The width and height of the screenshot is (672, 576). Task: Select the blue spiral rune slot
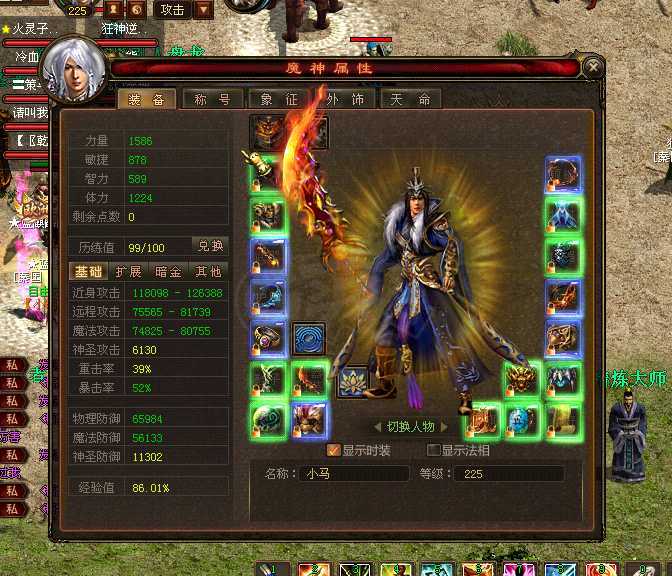point(309,338)
